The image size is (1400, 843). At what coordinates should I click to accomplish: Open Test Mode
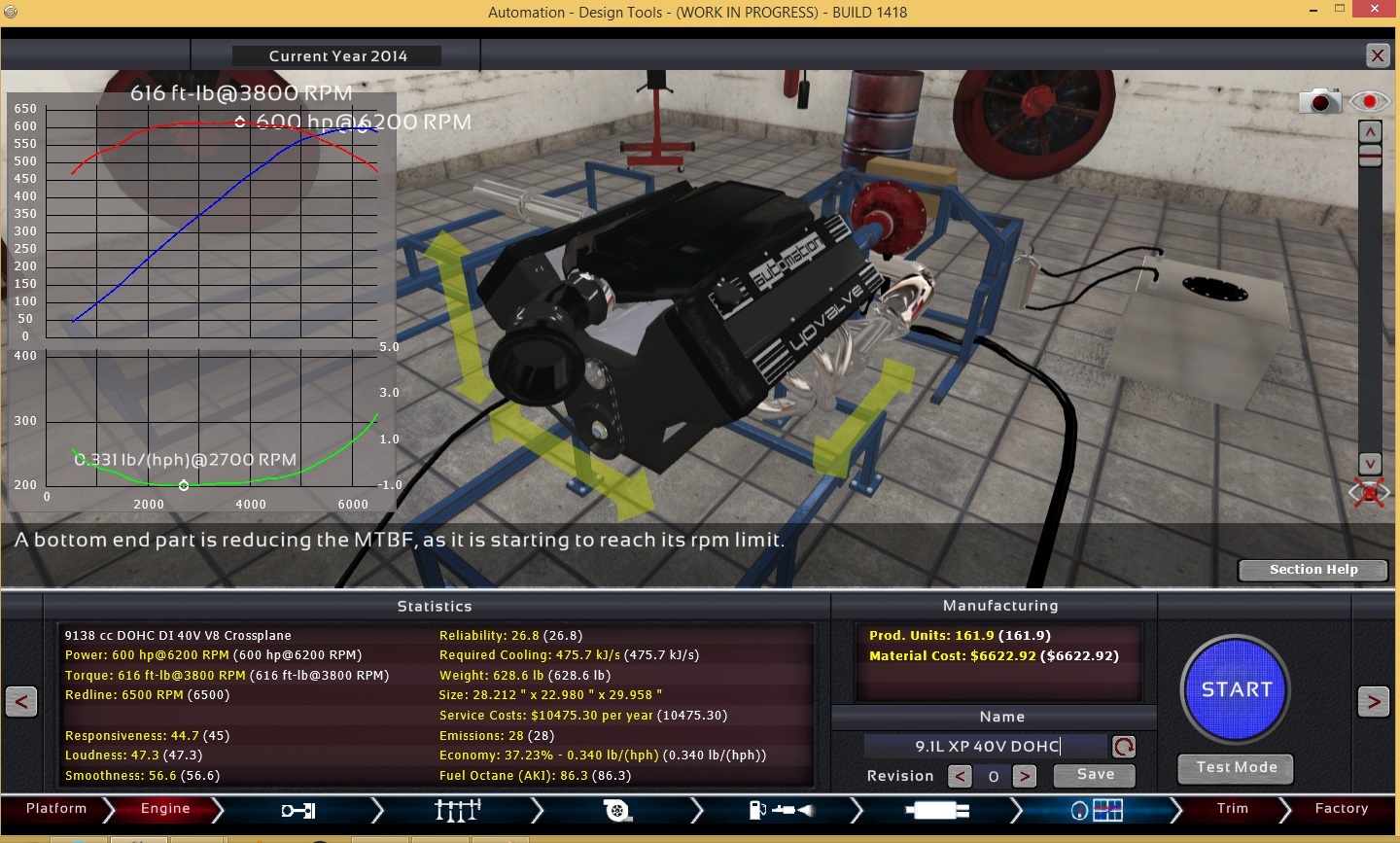click(x=1236, y=768)
